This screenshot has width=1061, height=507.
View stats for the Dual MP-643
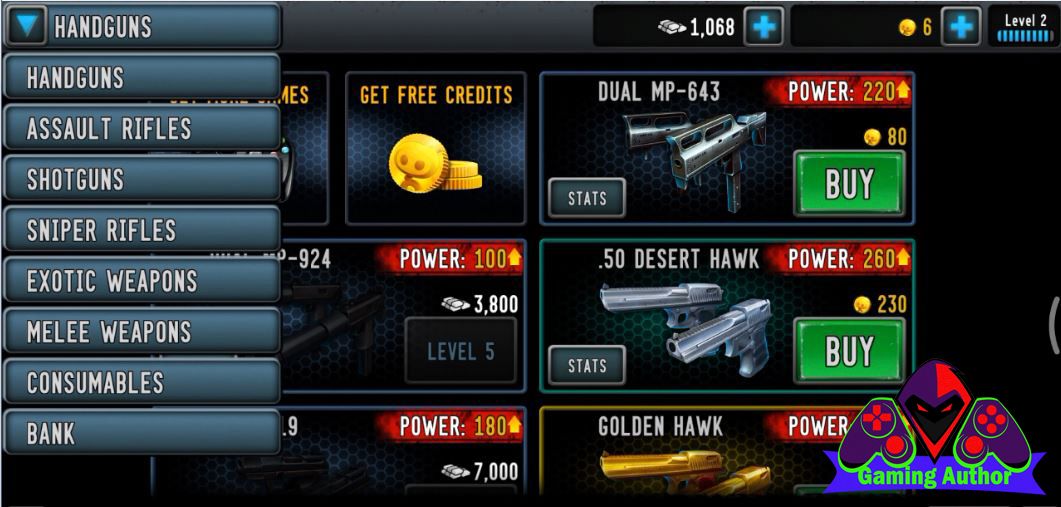pyautogui.click(x=587, y=198)
